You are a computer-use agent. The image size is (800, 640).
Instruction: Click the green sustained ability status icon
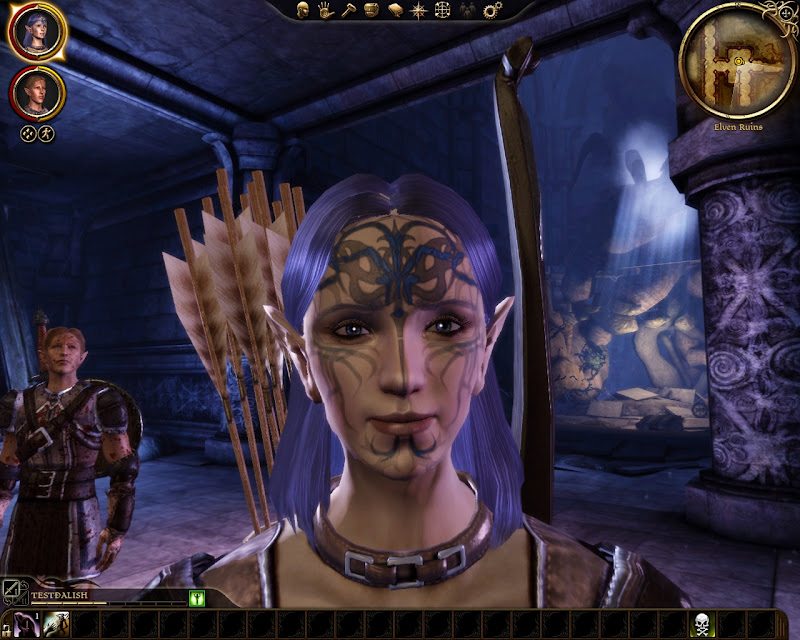pos(197,598)
